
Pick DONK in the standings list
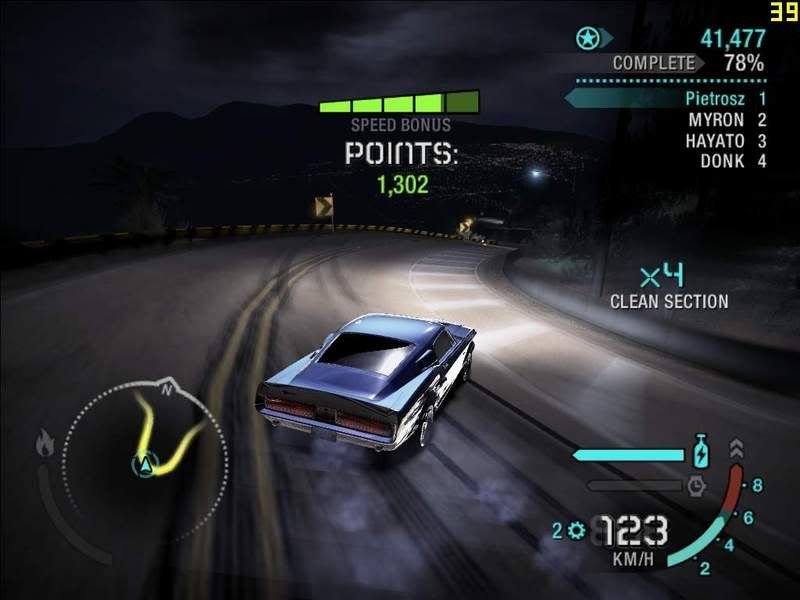[x=720, y=161]
